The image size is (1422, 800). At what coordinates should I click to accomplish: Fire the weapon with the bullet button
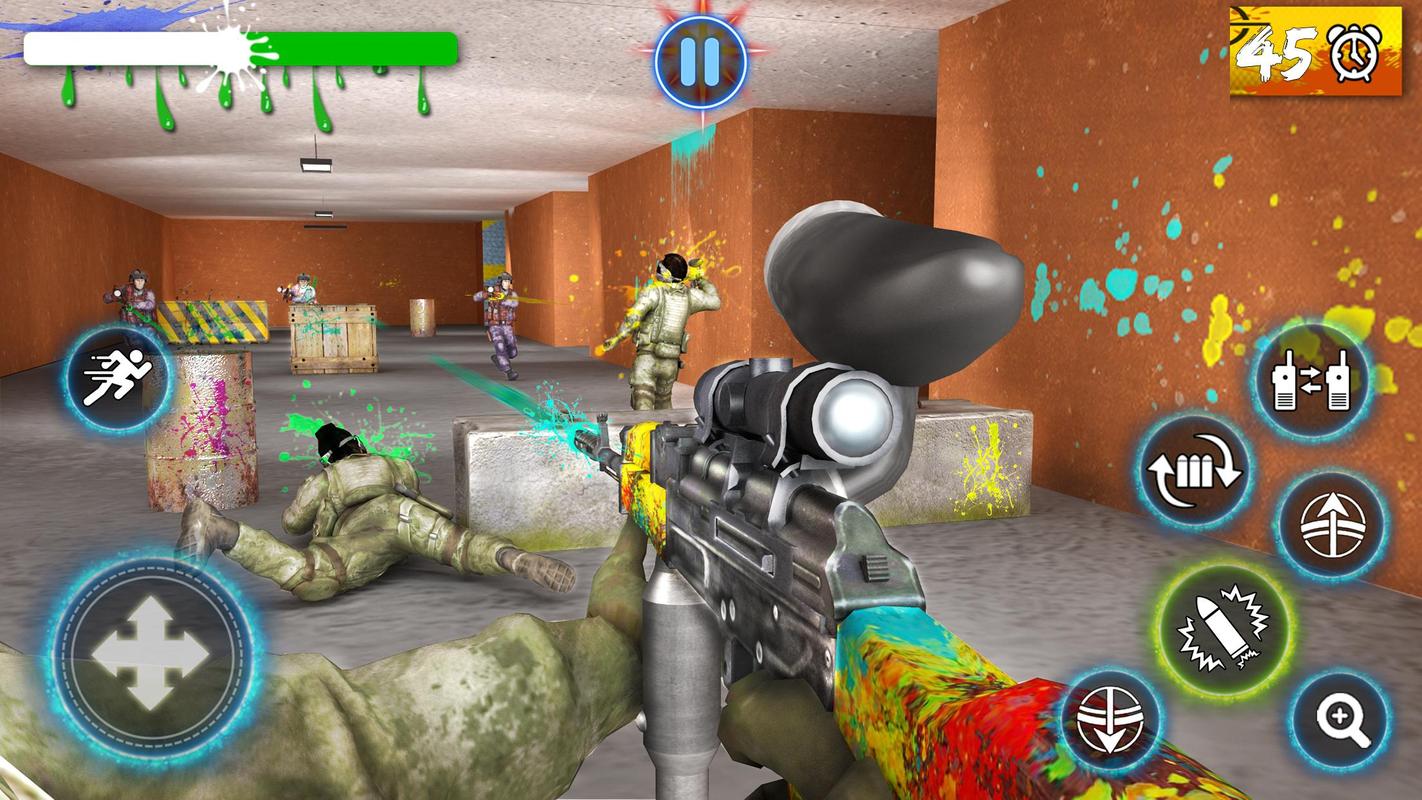coord(1222,630)
